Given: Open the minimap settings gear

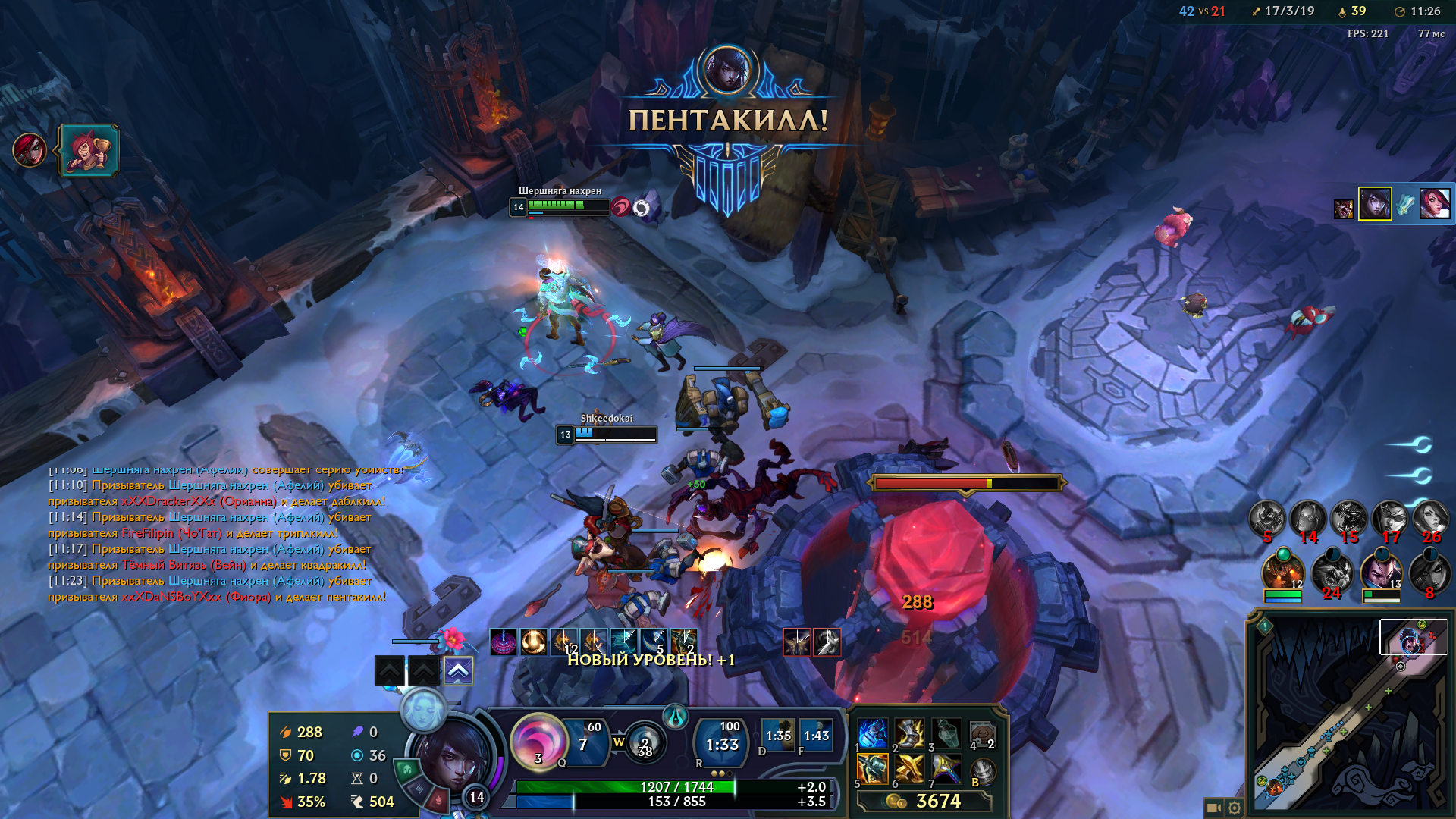Looking at the screenshot, I should (x=1235, y=808).
